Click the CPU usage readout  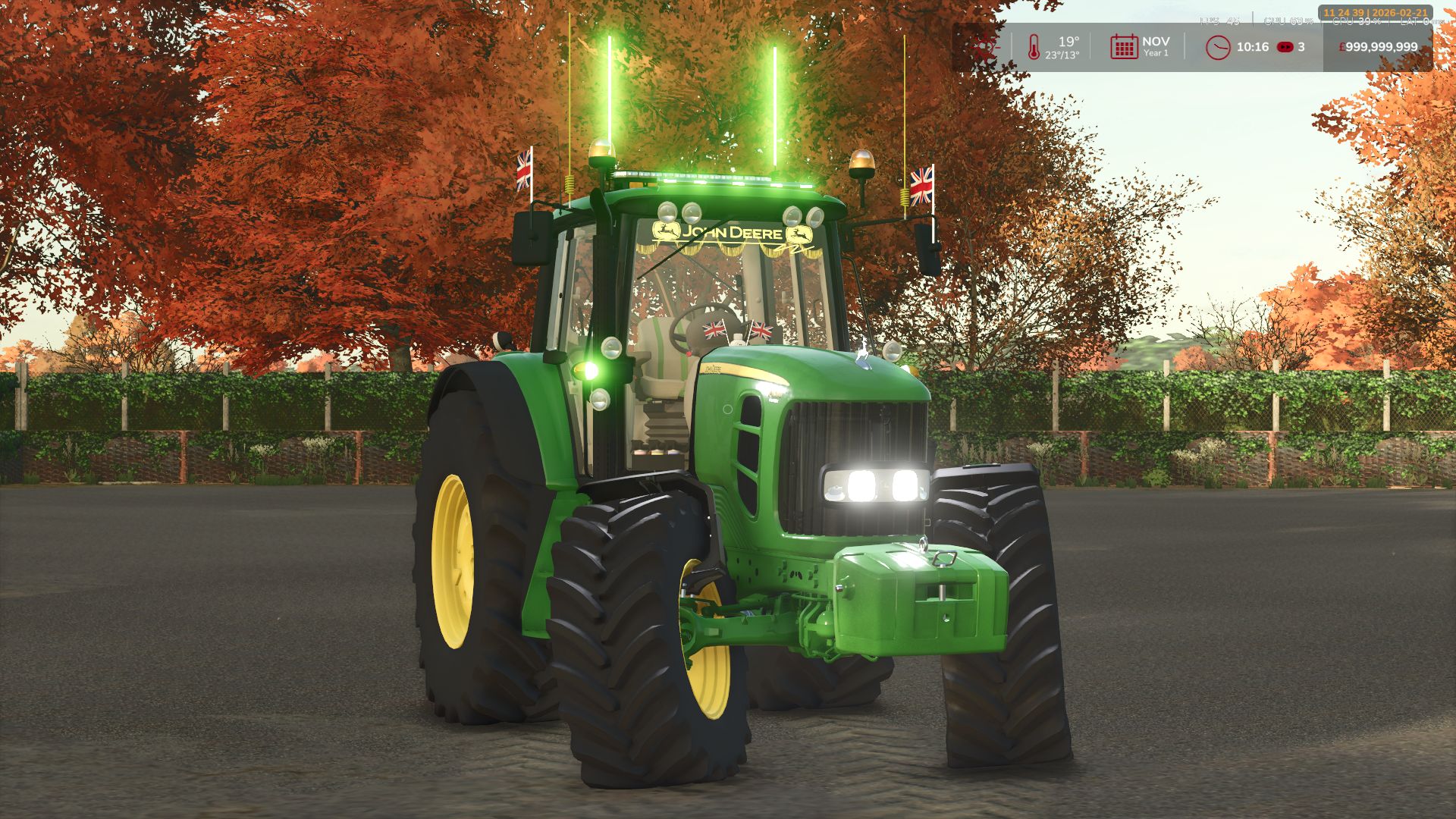point(1287,21)
